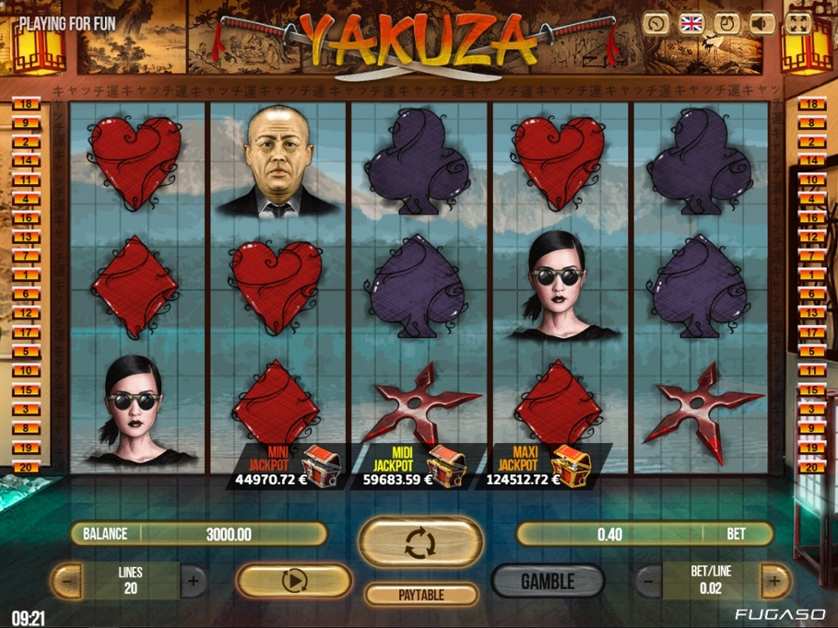This screenshot has width=838, height=628.
Task: Lower the bet per line
Action: point(648,580)
